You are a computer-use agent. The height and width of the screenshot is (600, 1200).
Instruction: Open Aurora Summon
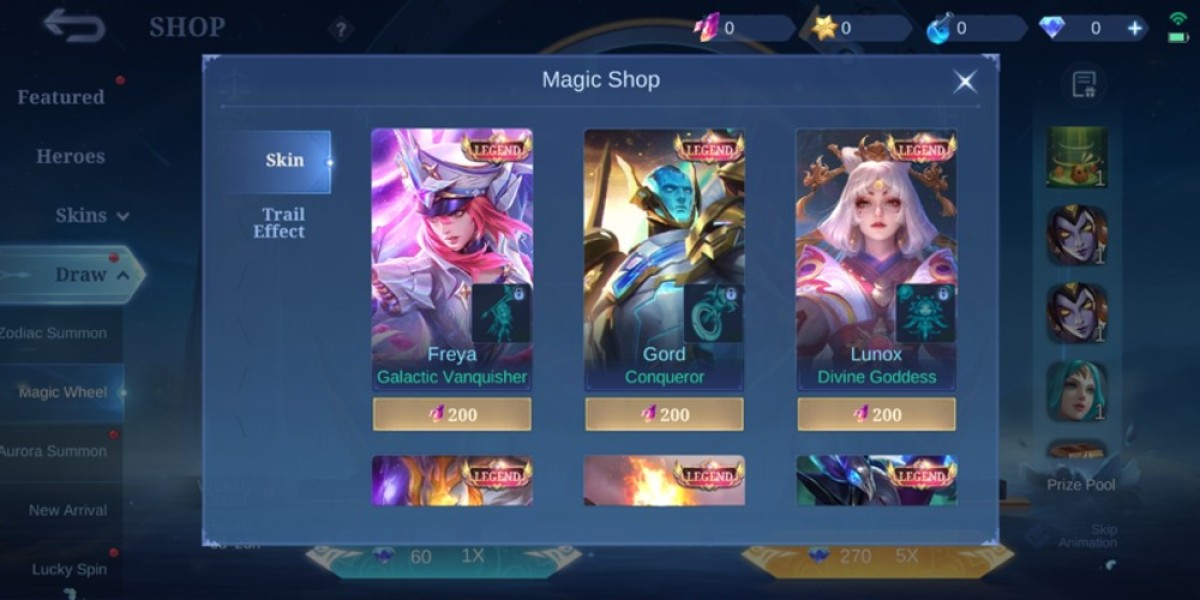click(x=54, y=451)
